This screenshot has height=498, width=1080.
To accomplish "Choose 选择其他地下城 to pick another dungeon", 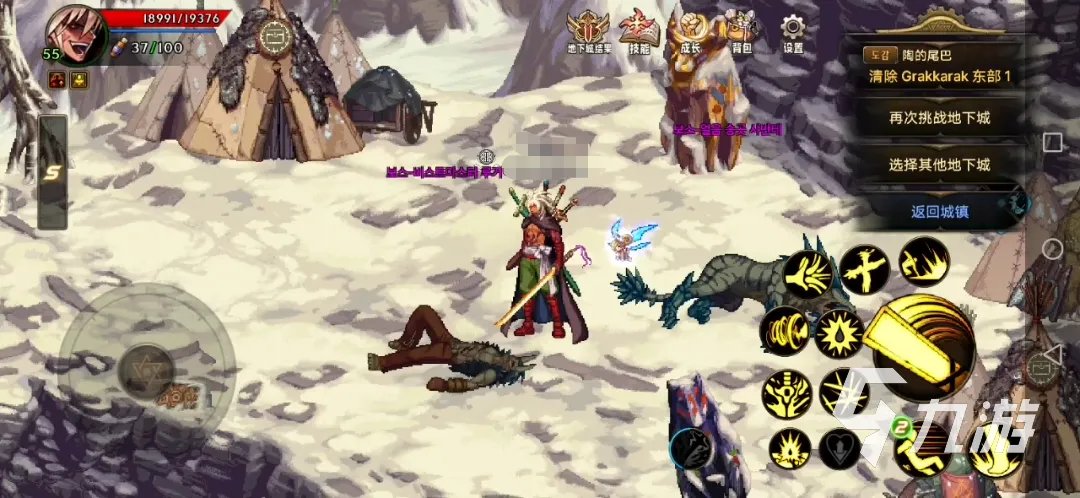I will [x=938, y=163].
